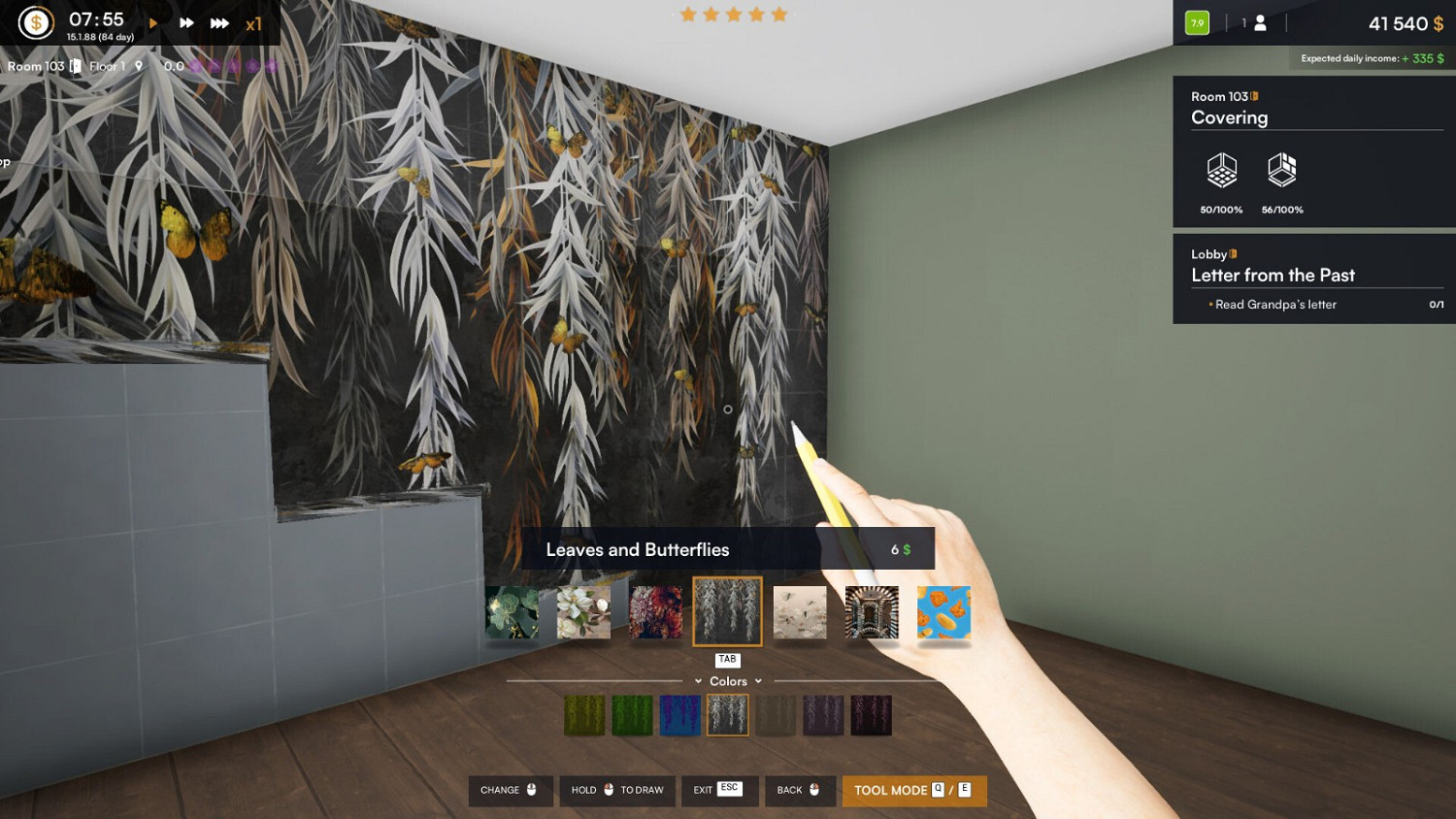Image resolution: width=1456 pixels, height=819 pixels.
Task: Click the Lobby door icon in quest panel
Action: (x=1232, y=253)
